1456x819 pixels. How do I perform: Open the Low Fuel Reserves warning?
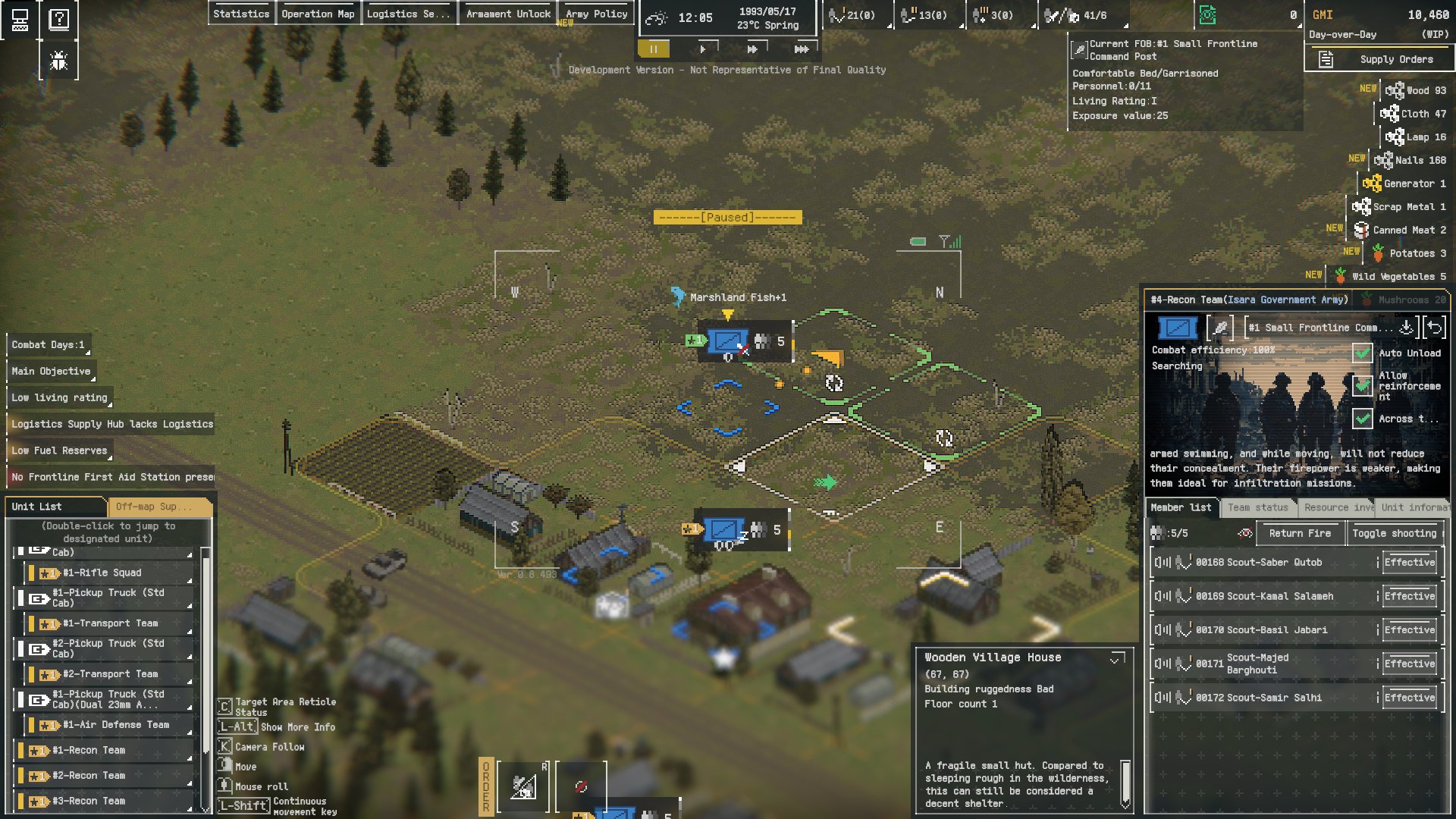click(59, 450)
